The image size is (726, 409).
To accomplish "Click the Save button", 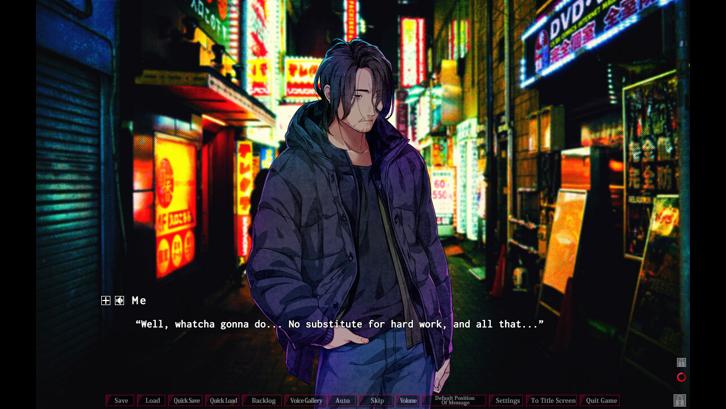I will pyautogui.click(x=121, y=401).
